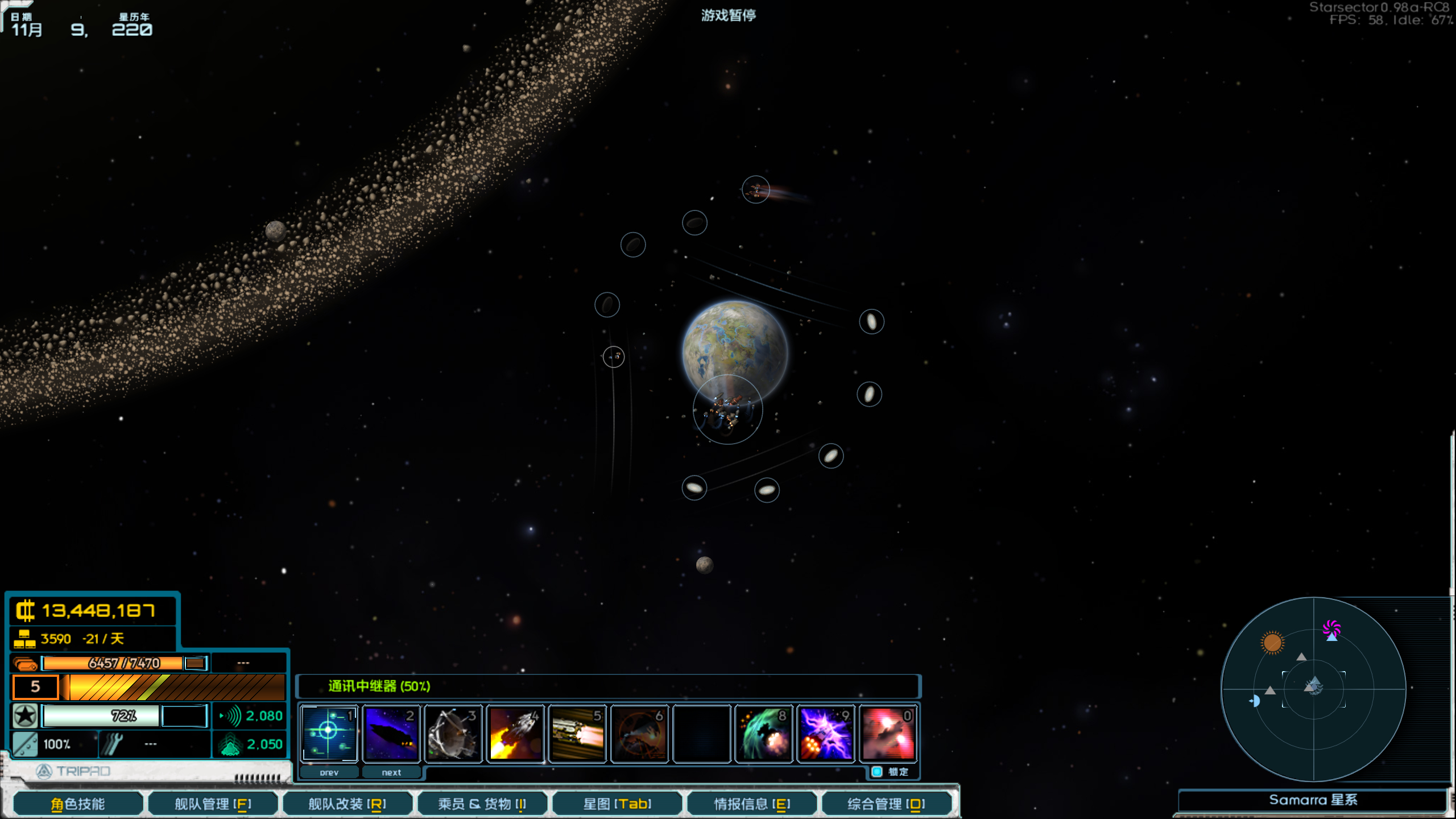Toggle the transponder ability in slot 3
The image size is (1456, 819).
453,733
